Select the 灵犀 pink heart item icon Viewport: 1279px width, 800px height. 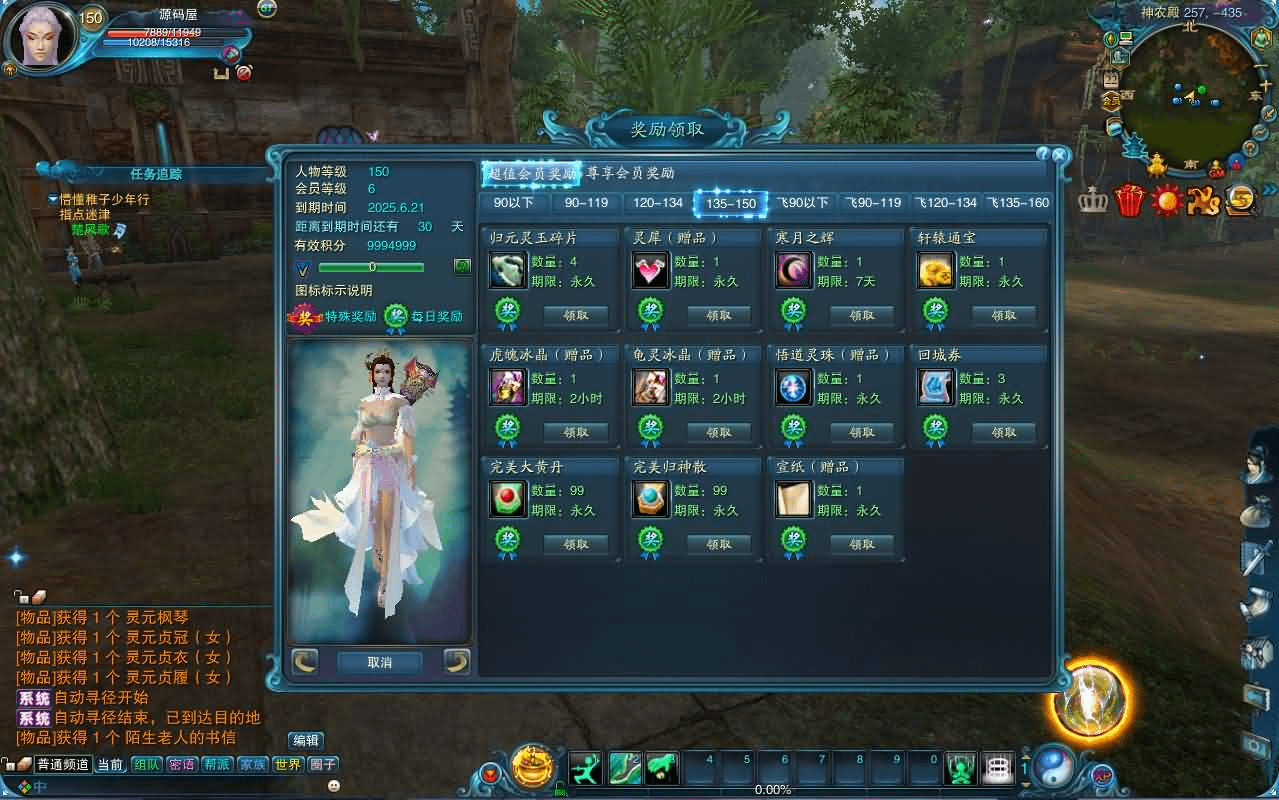651,270
